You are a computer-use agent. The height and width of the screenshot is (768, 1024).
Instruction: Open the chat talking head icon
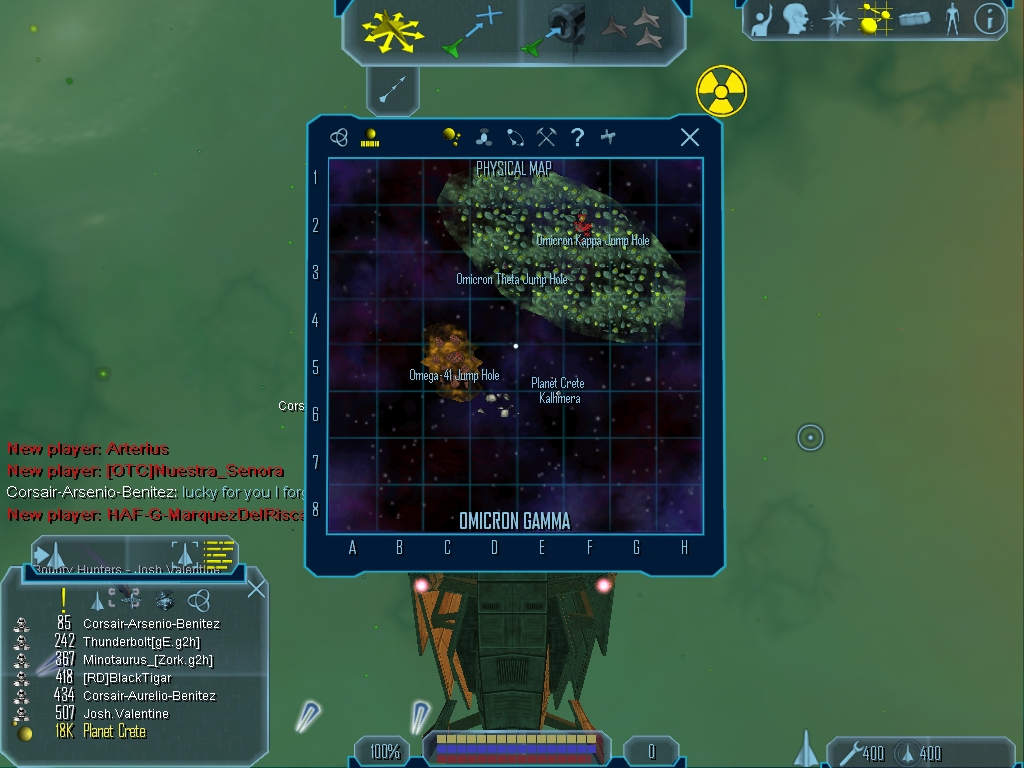coord(796,19)
